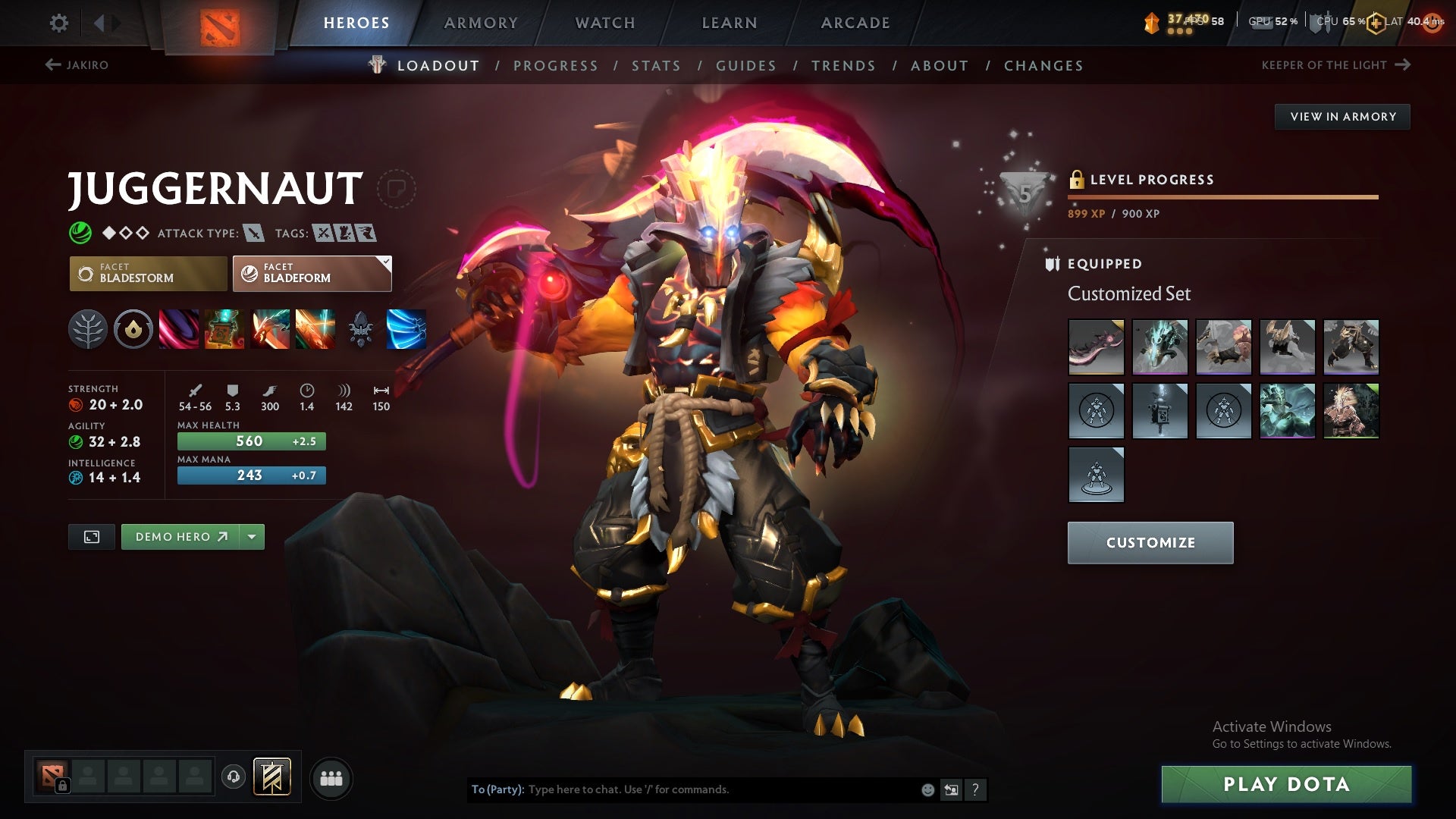This screenshot has width=1456, height=819.
Task: Select the Blade Fury ability icon
Action: 177,328
